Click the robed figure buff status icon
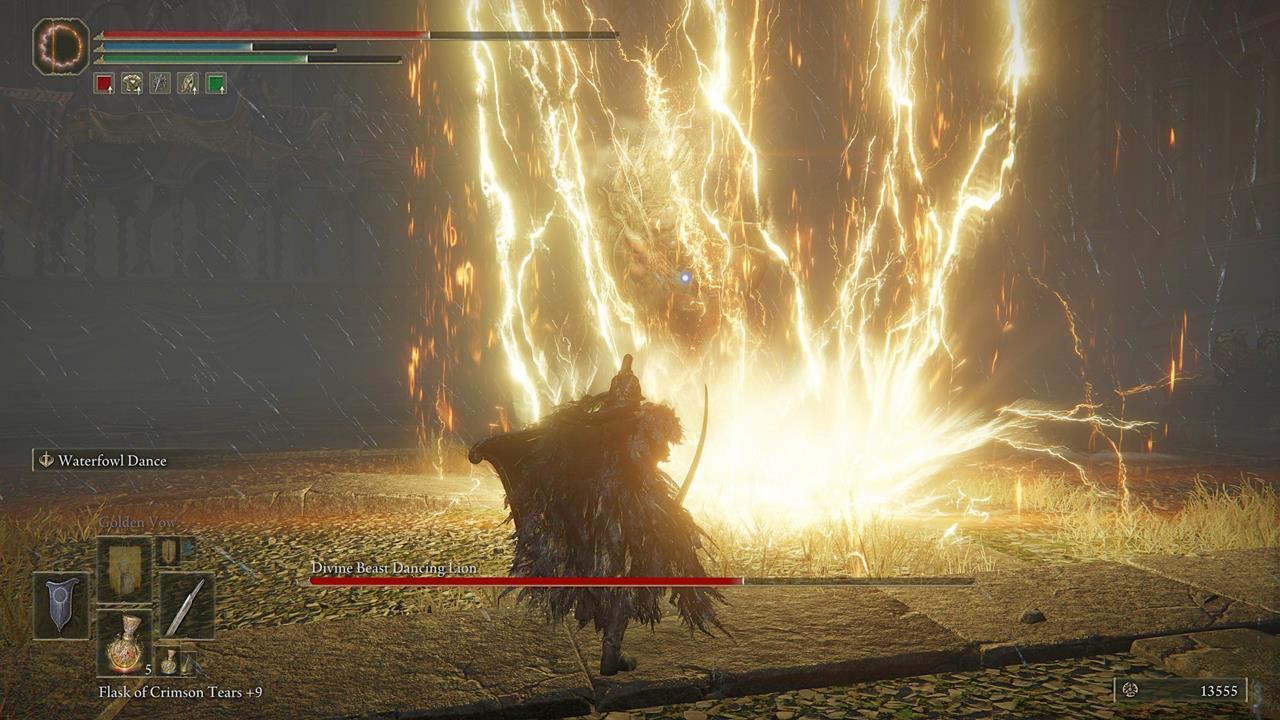This screenshot has height=720, width=1280. tap(188, 83)
